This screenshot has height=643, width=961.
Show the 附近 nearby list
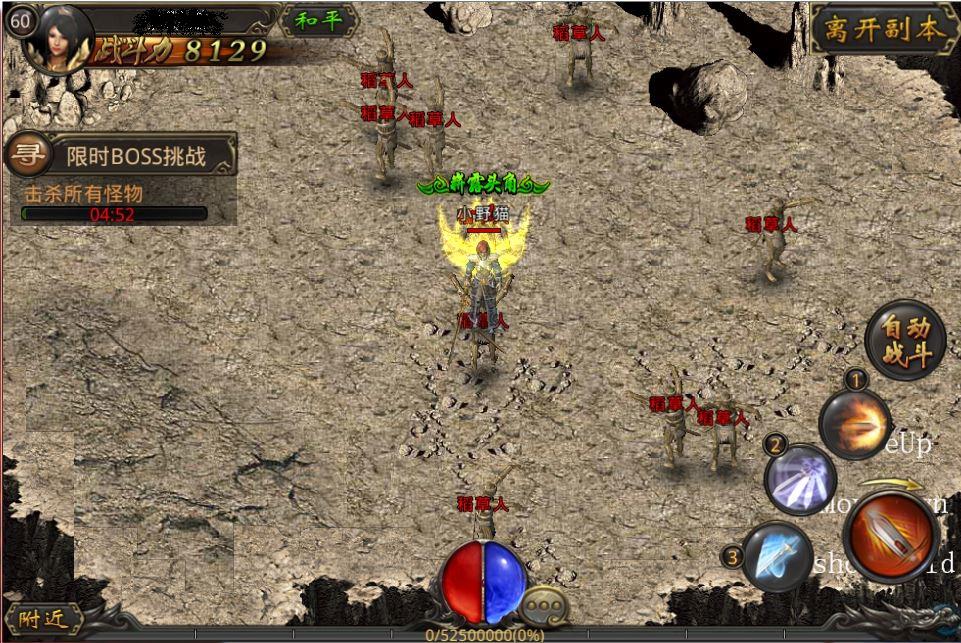click(44, 618)
